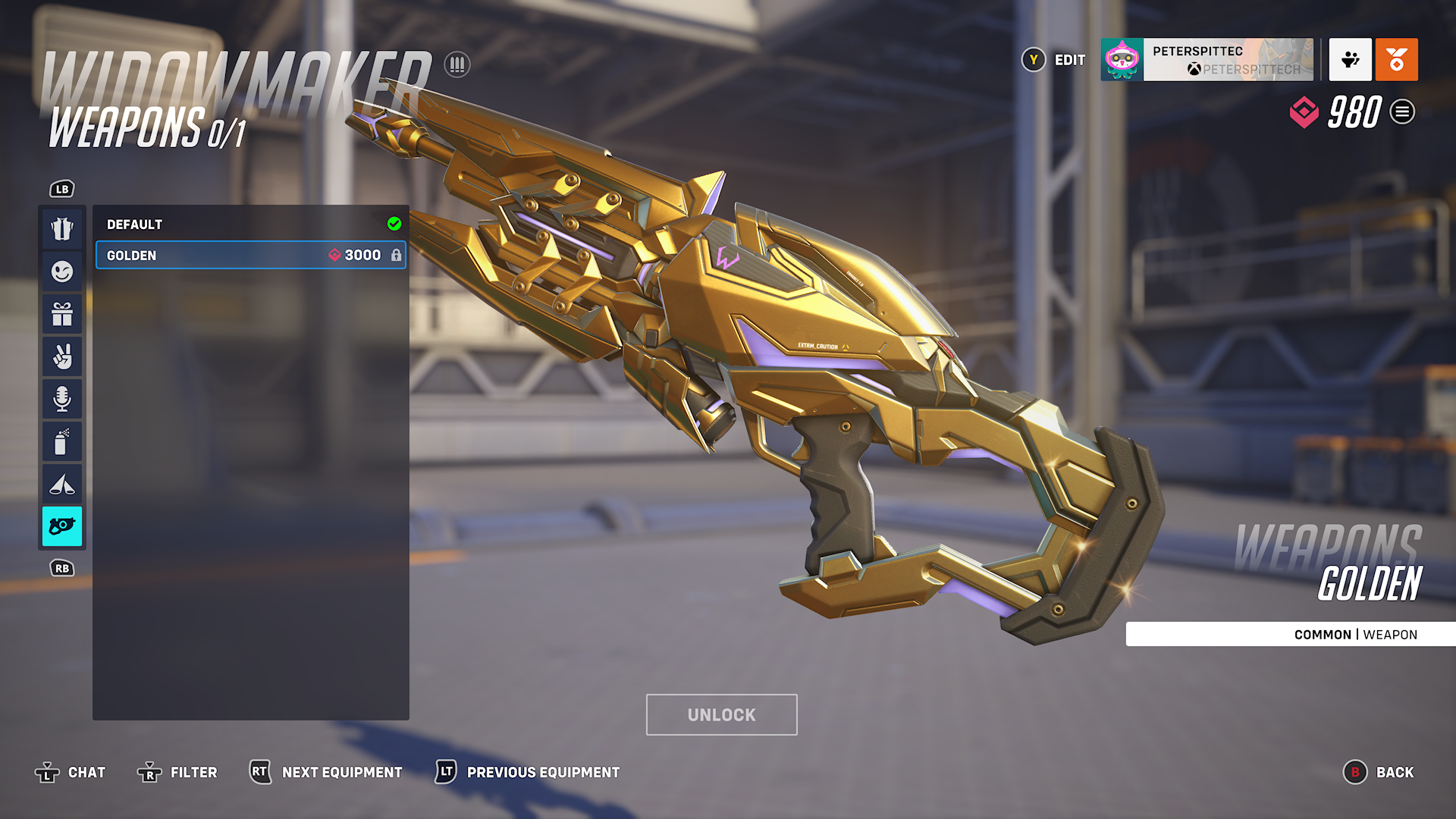Open the Voice Lines microphone icon
Viewport: 1456px width, 819px height.
point(62,398)
